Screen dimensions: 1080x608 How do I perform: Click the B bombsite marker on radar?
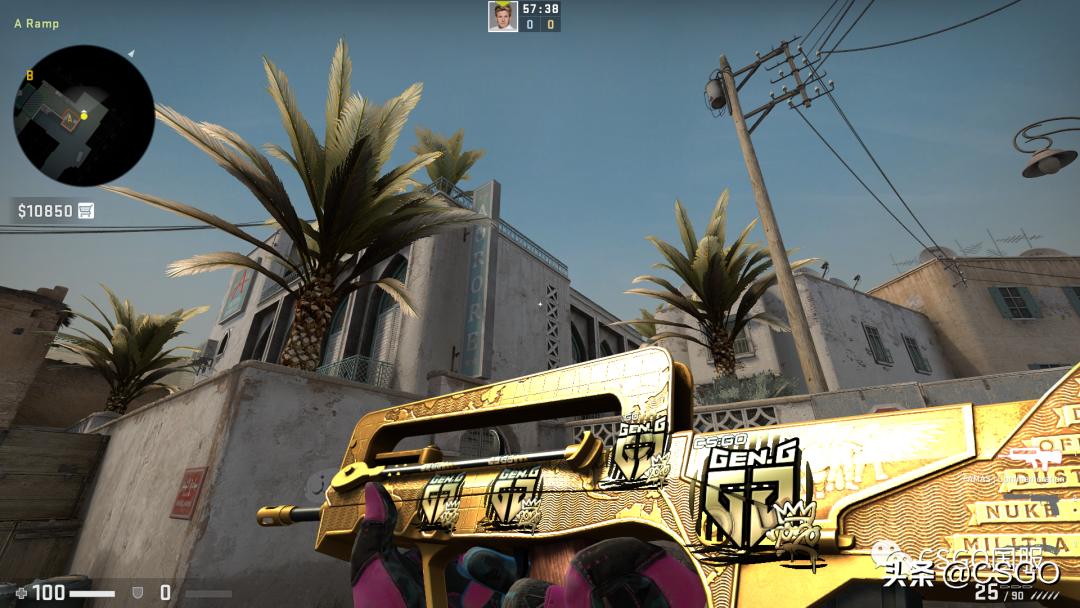pyautogui.click(x=30, y=75)
